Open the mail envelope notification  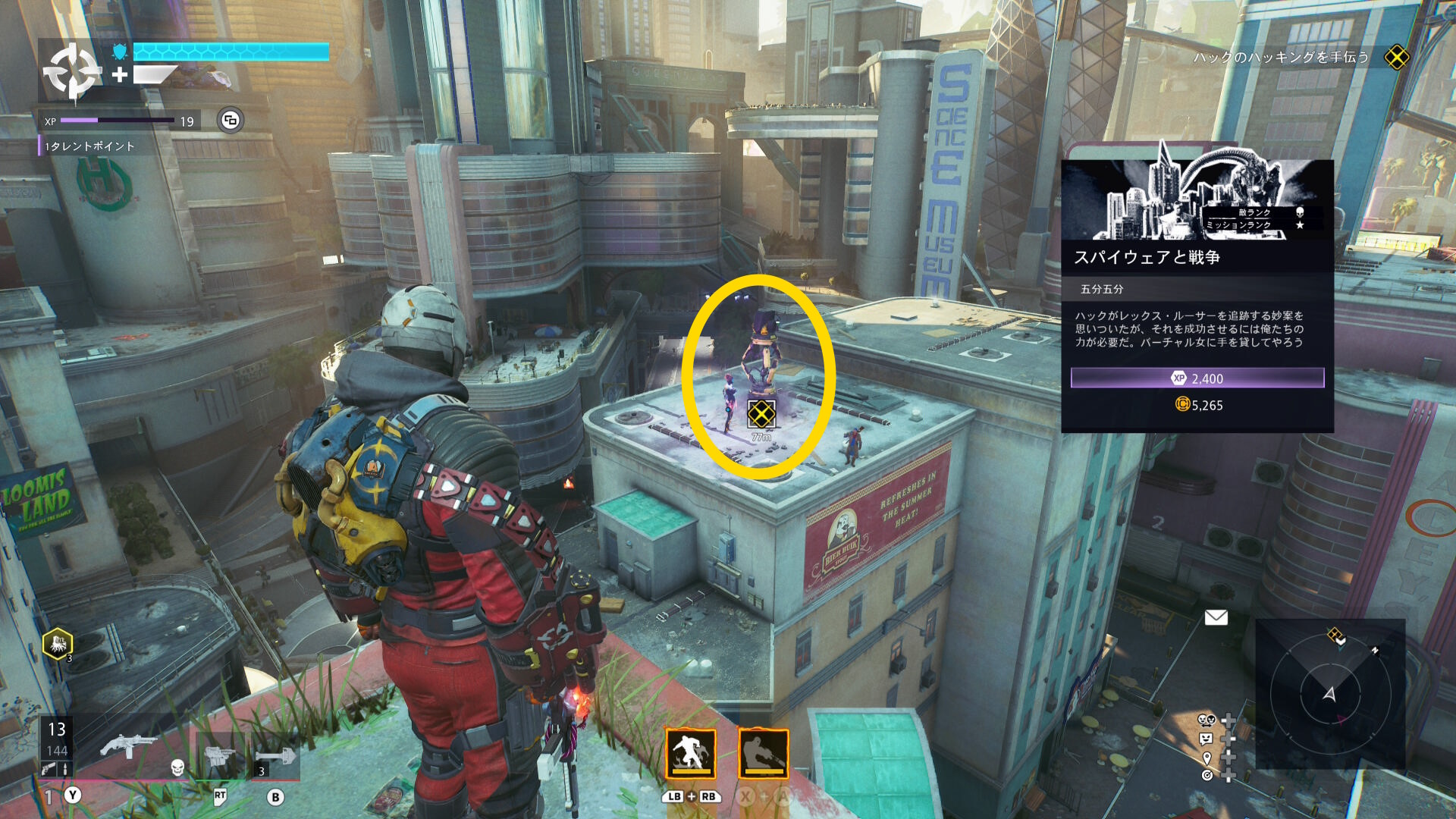1216,617
